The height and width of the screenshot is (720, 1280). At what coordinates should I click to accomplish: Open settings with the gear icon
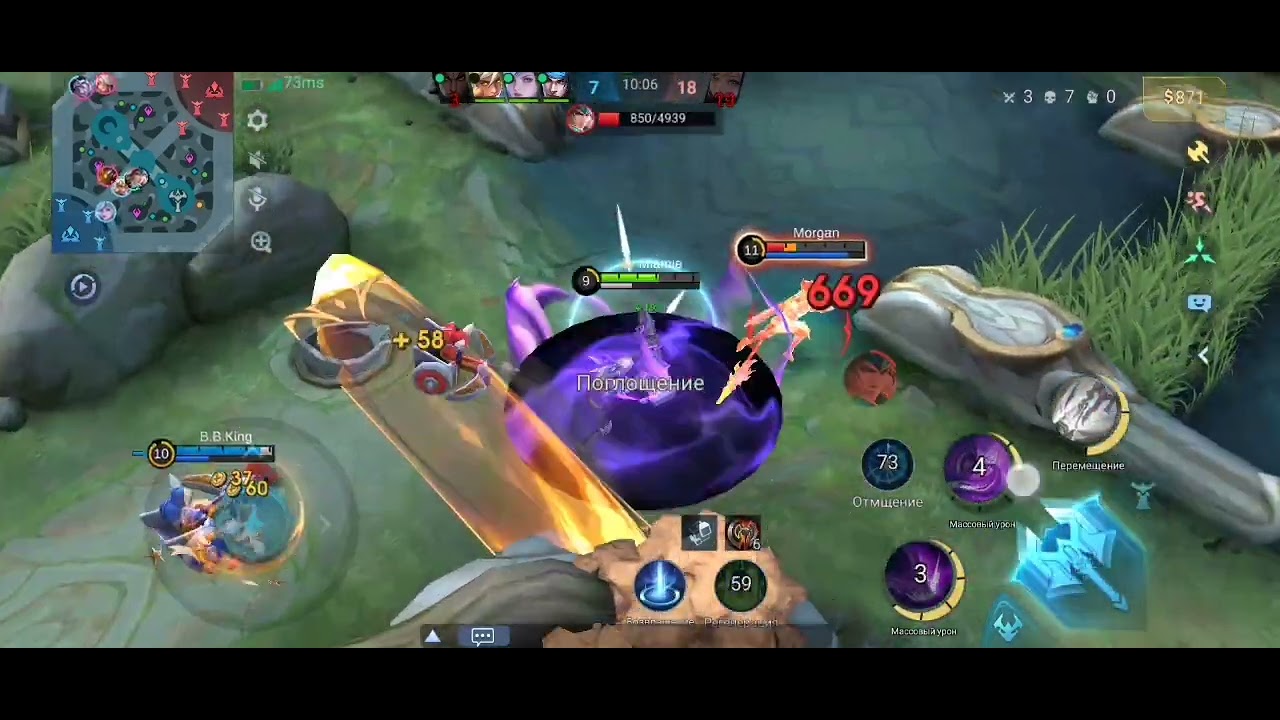[x=257, y=121]
